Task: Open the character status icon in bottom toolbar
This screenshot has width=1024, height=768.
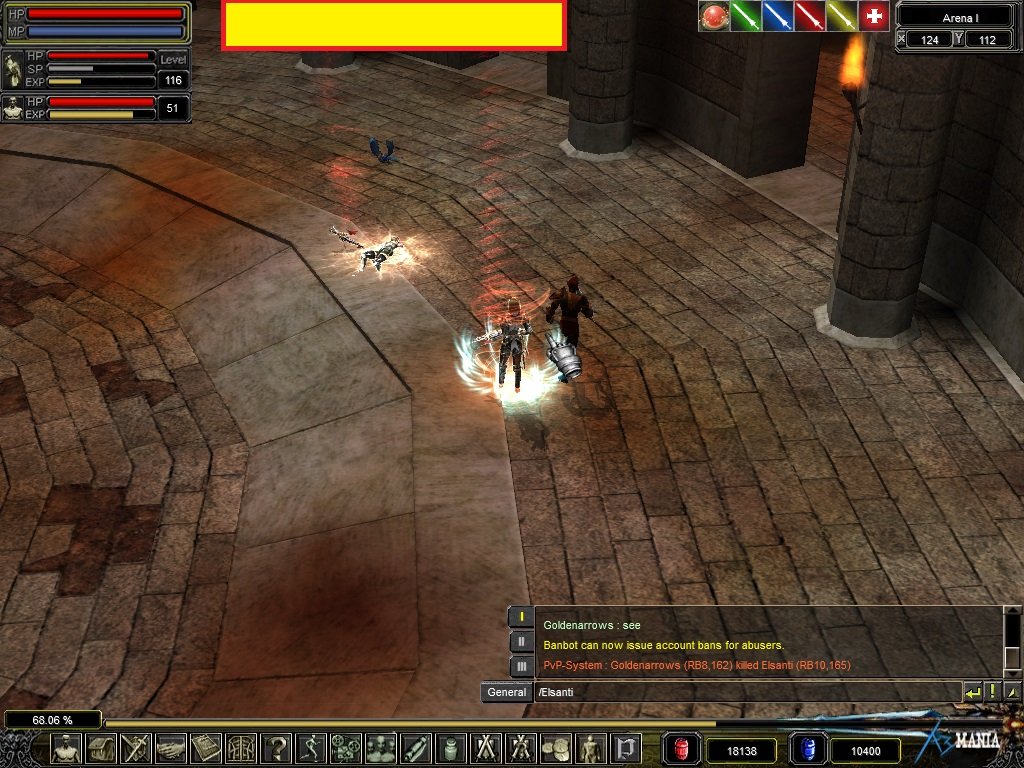Action: point(66,748)
